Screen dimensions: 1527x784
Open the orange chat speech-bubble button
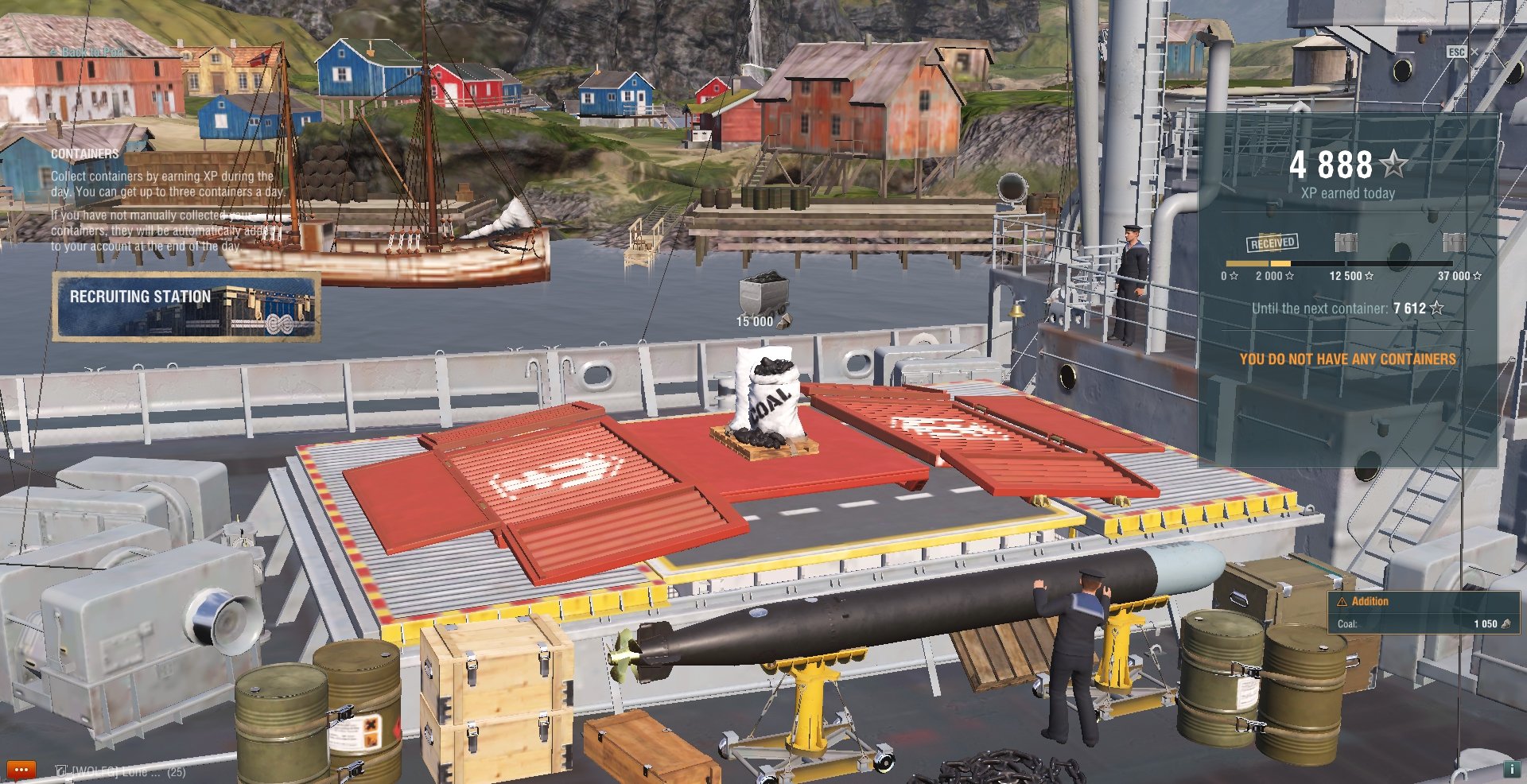[x=21, y=770]
